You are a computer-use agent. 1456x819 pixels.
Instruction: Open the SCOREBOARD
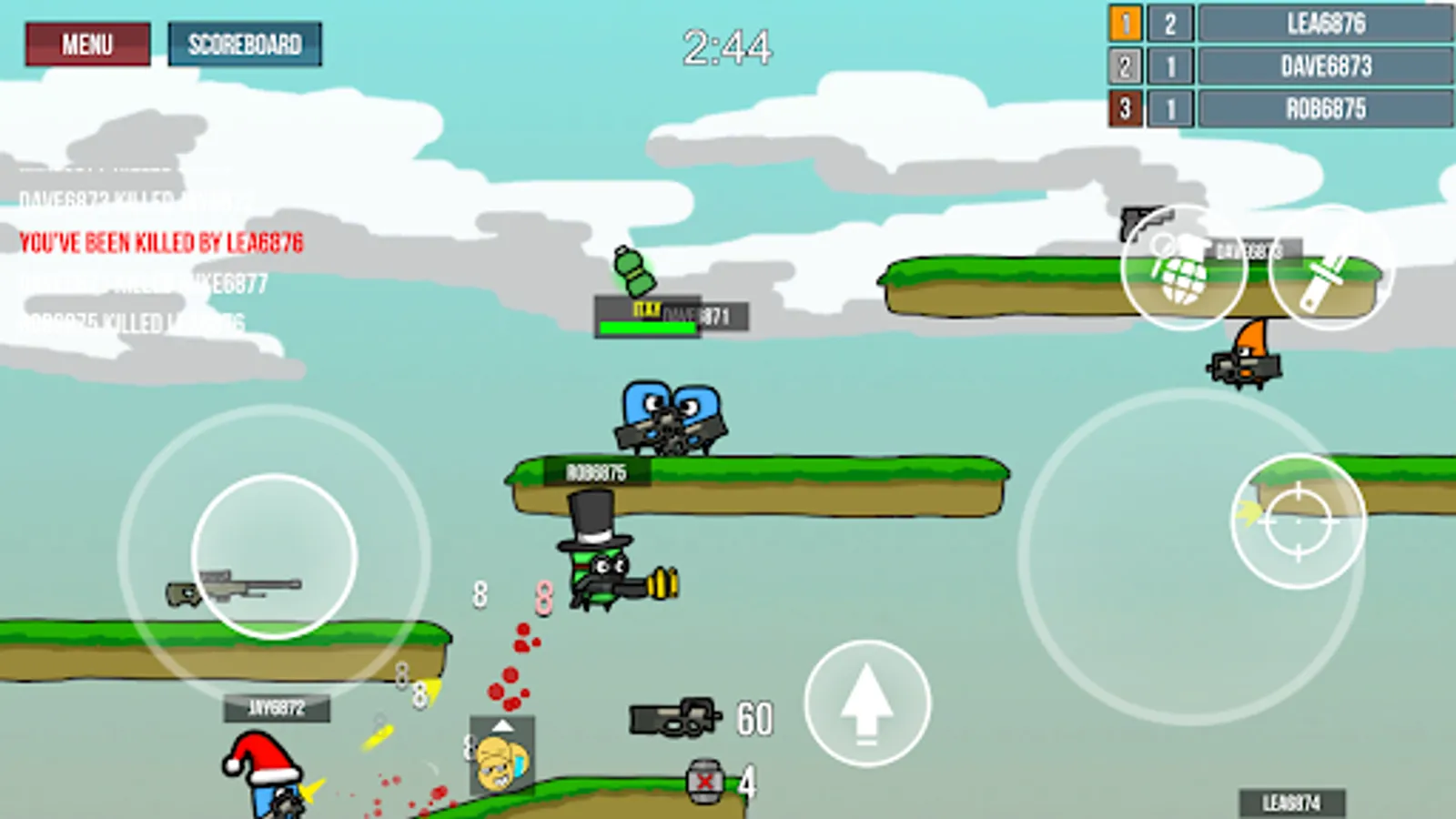point(244,42)
